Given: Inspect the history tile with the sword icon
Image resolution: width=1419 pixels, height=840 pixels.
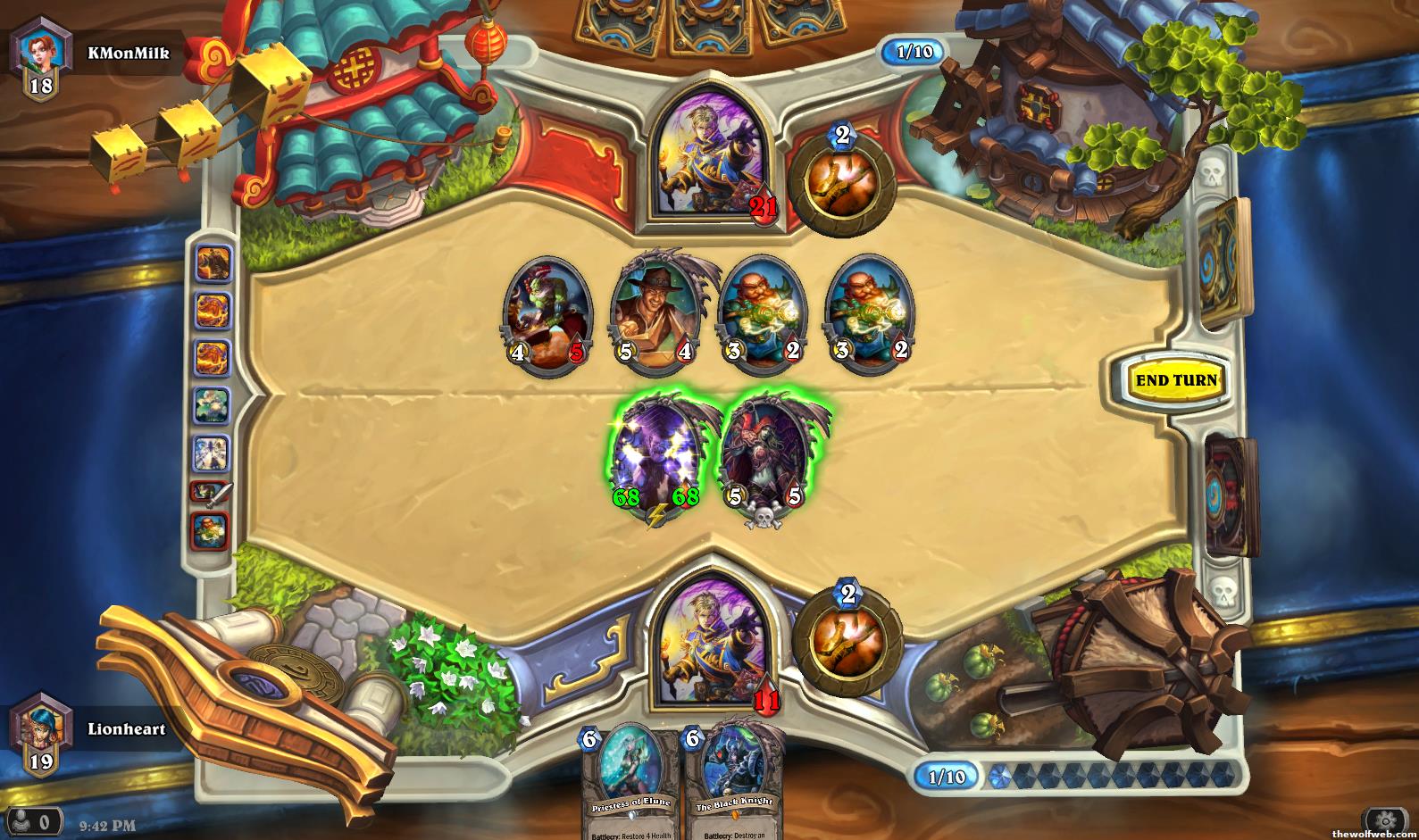Looking at the screenshot, I should 211,492.
